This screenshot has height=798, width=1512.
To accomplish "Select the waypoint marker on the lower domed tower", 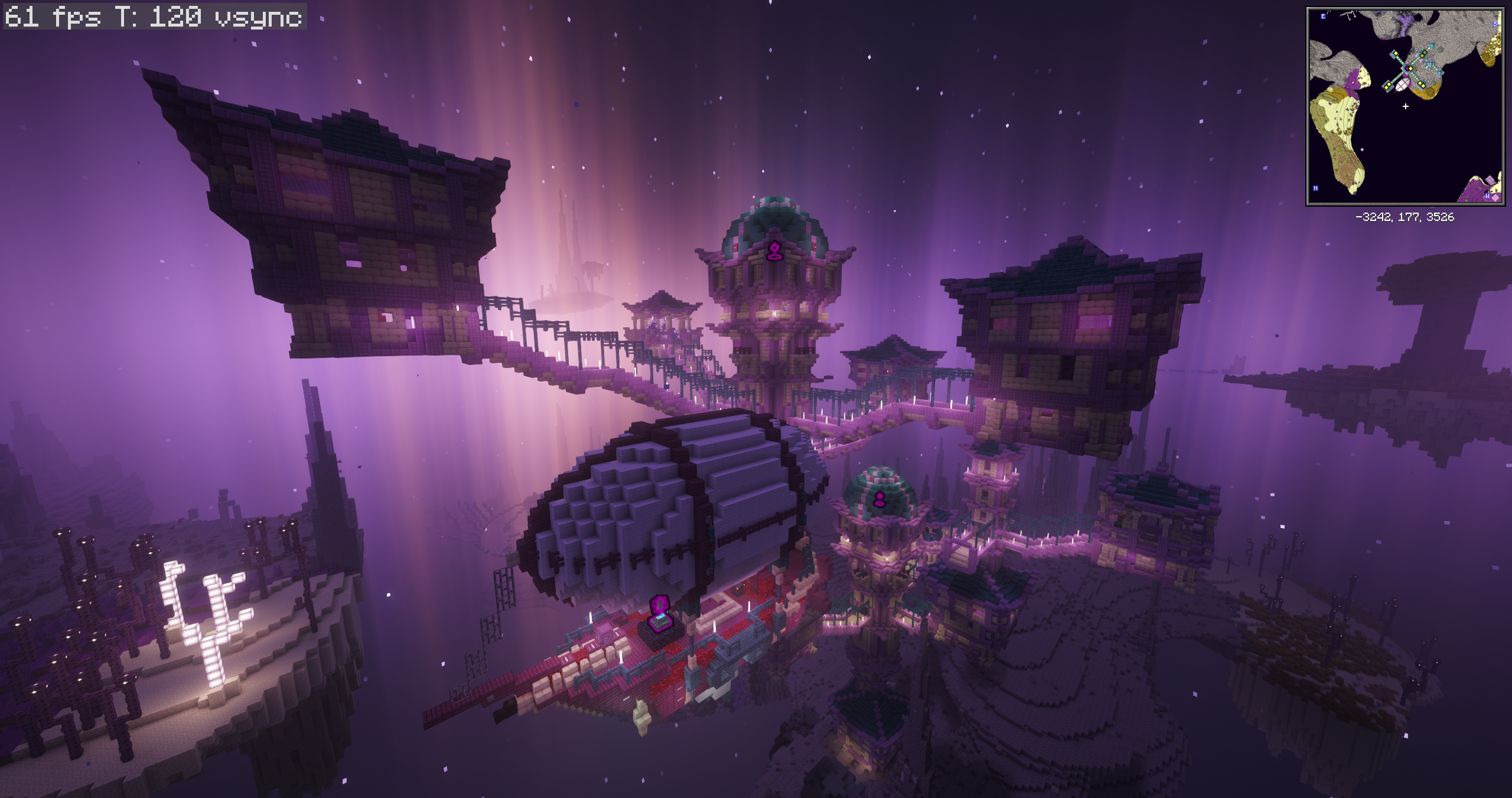I will [879, 500].
